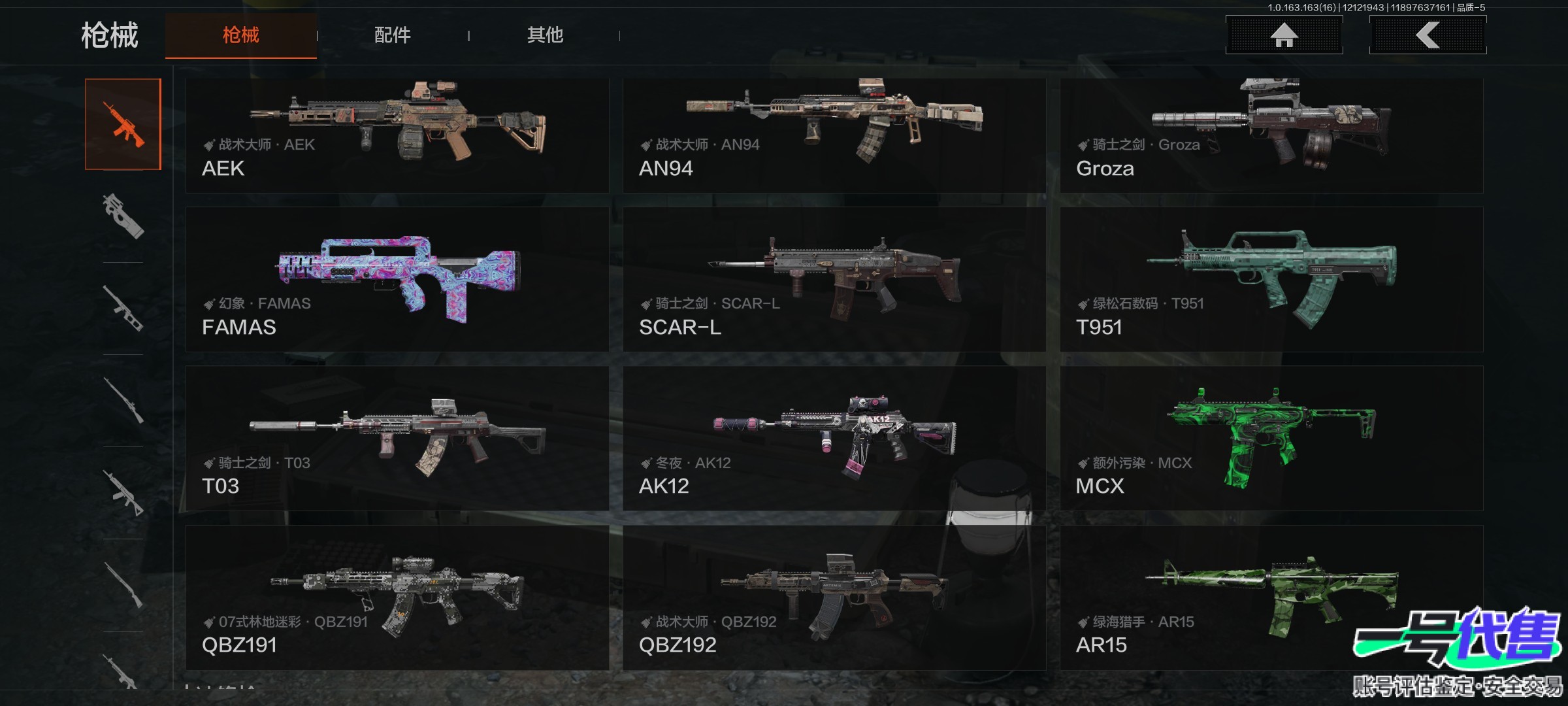Open the AK12 weapon card
Screen dimensions: 1568x706
pyautogui.click(x=834, y=439)
